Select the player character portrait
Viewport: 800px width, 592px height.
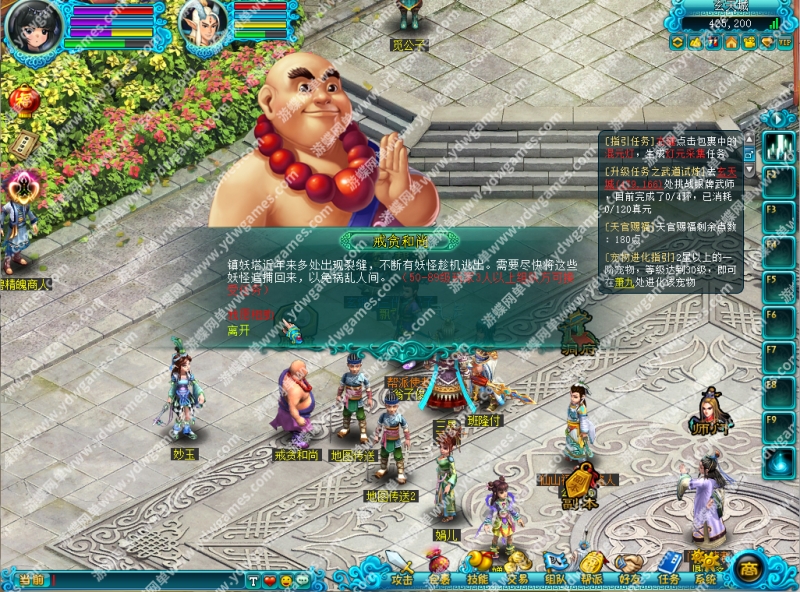tap(32, 24)
